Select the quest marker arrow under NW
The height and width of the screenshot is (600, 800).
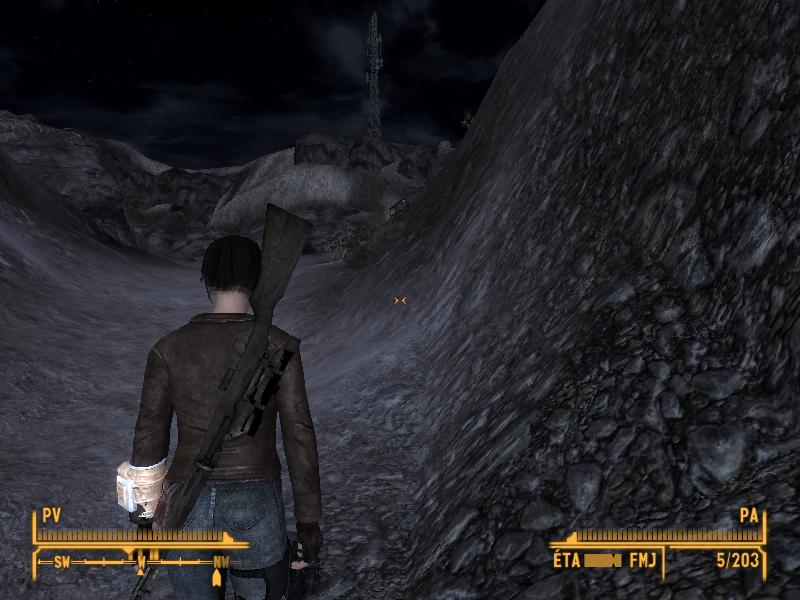[217, 579]
